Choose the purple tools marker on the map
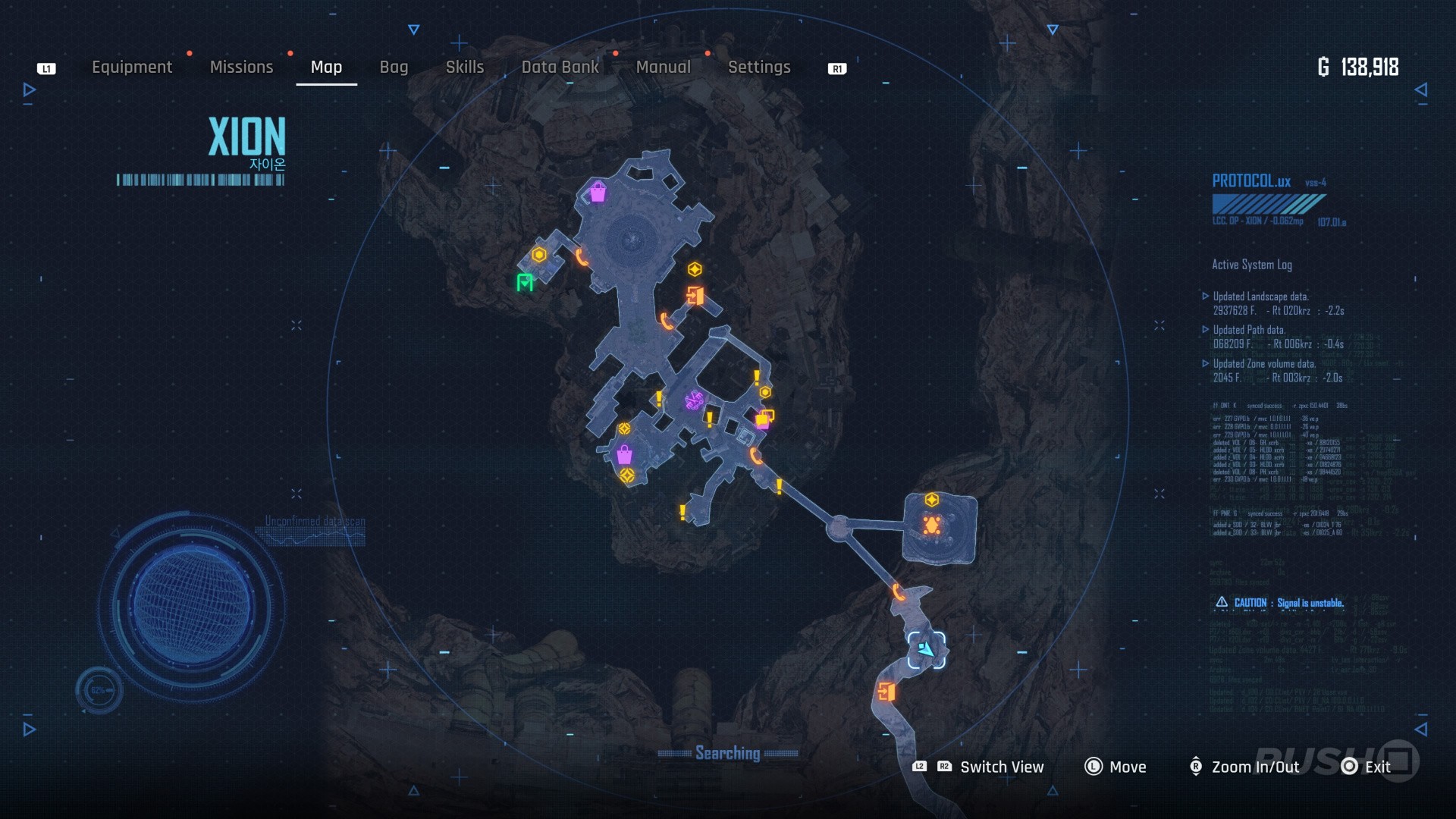This screenshot has width=1456, height=819. pos(693,400)
